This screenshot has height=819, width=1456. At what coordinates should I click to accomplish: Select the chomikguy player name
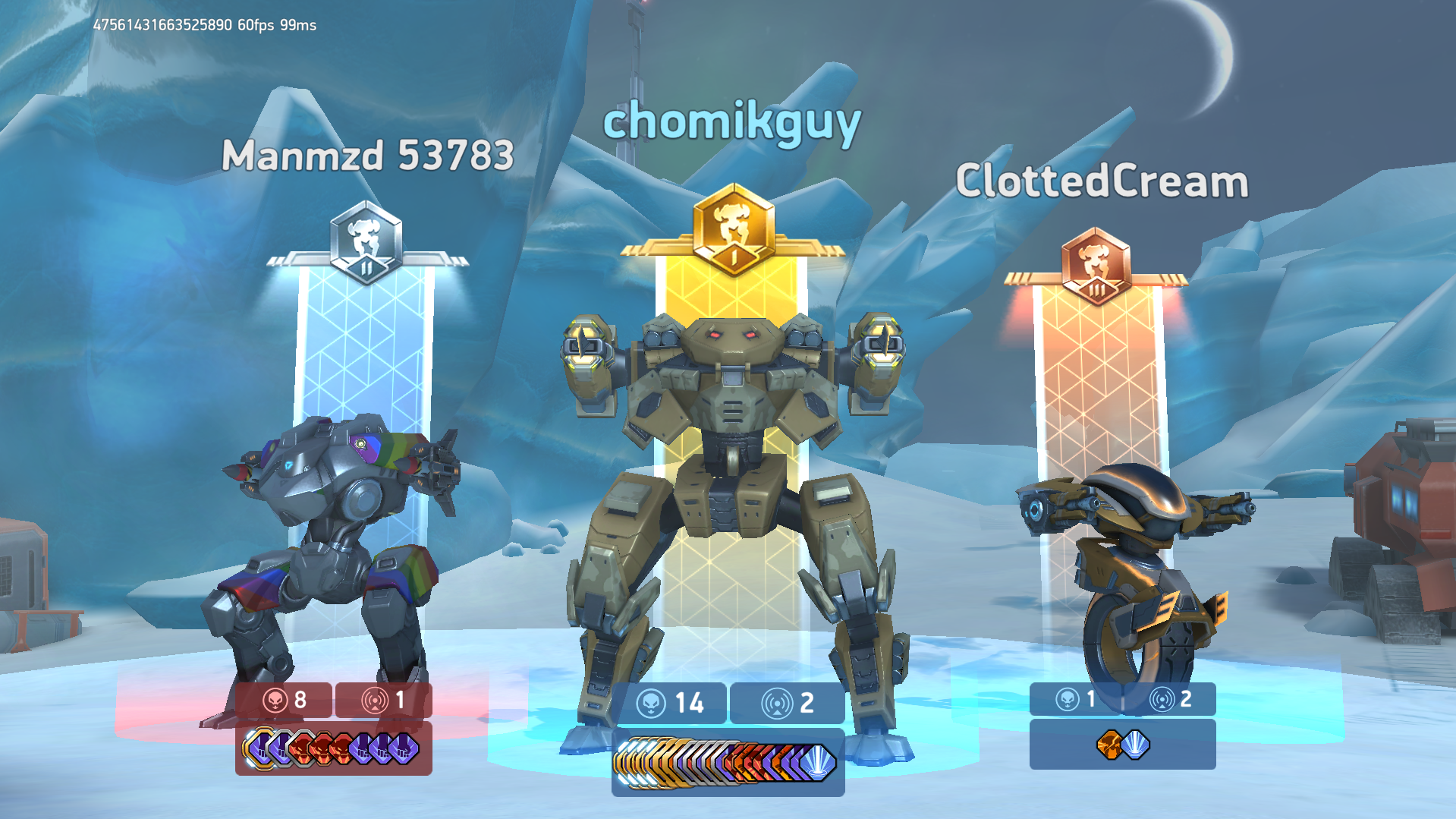click(731, 123)
